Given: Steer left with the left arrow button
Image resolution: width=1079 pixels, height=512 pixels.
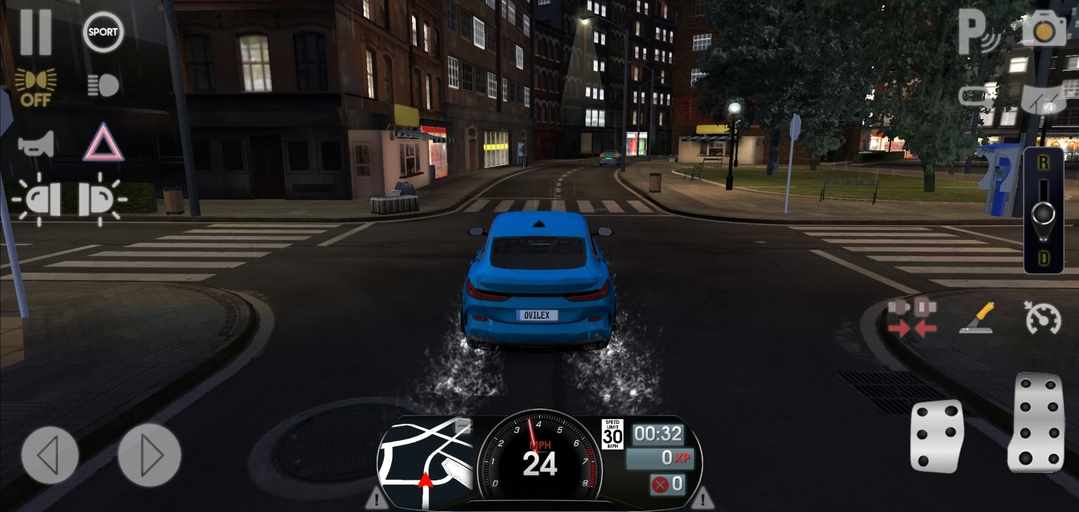Looking at the screenshot, I should point(50,455).
